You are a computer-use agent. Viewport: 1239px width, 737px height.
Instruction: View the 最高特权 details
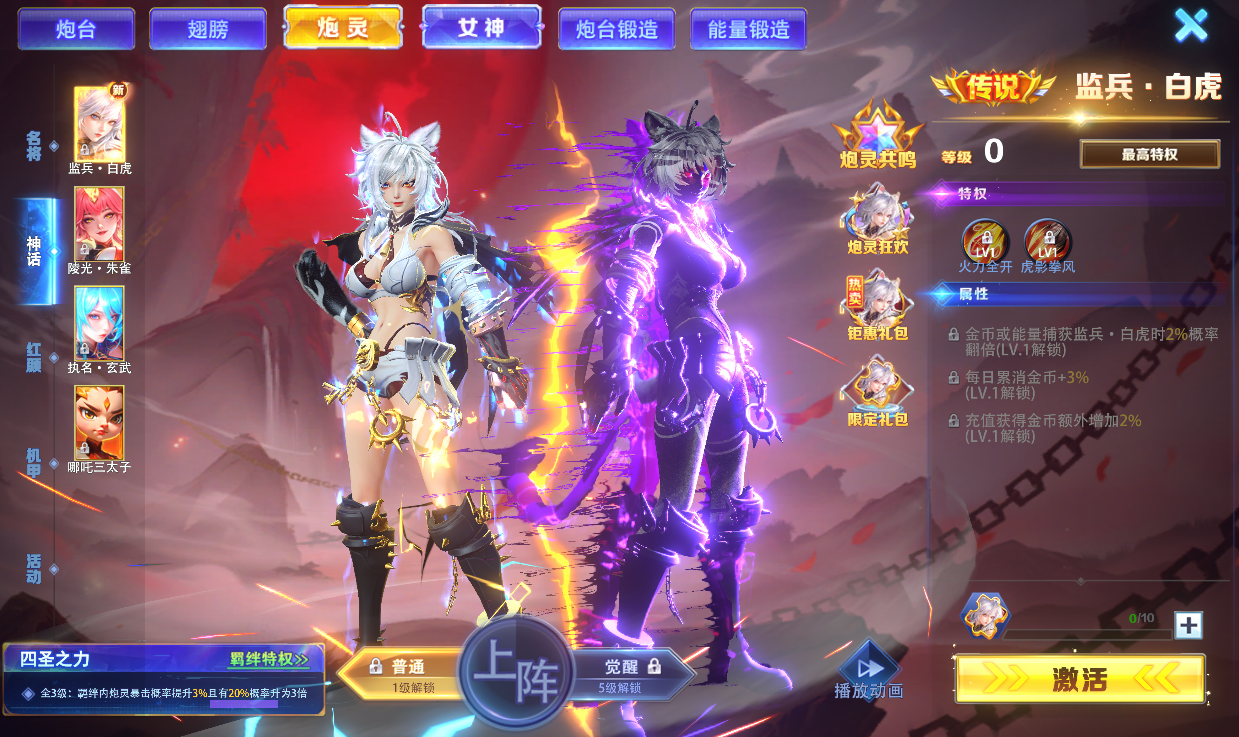pyautogui.click(x=1149, y=154)
